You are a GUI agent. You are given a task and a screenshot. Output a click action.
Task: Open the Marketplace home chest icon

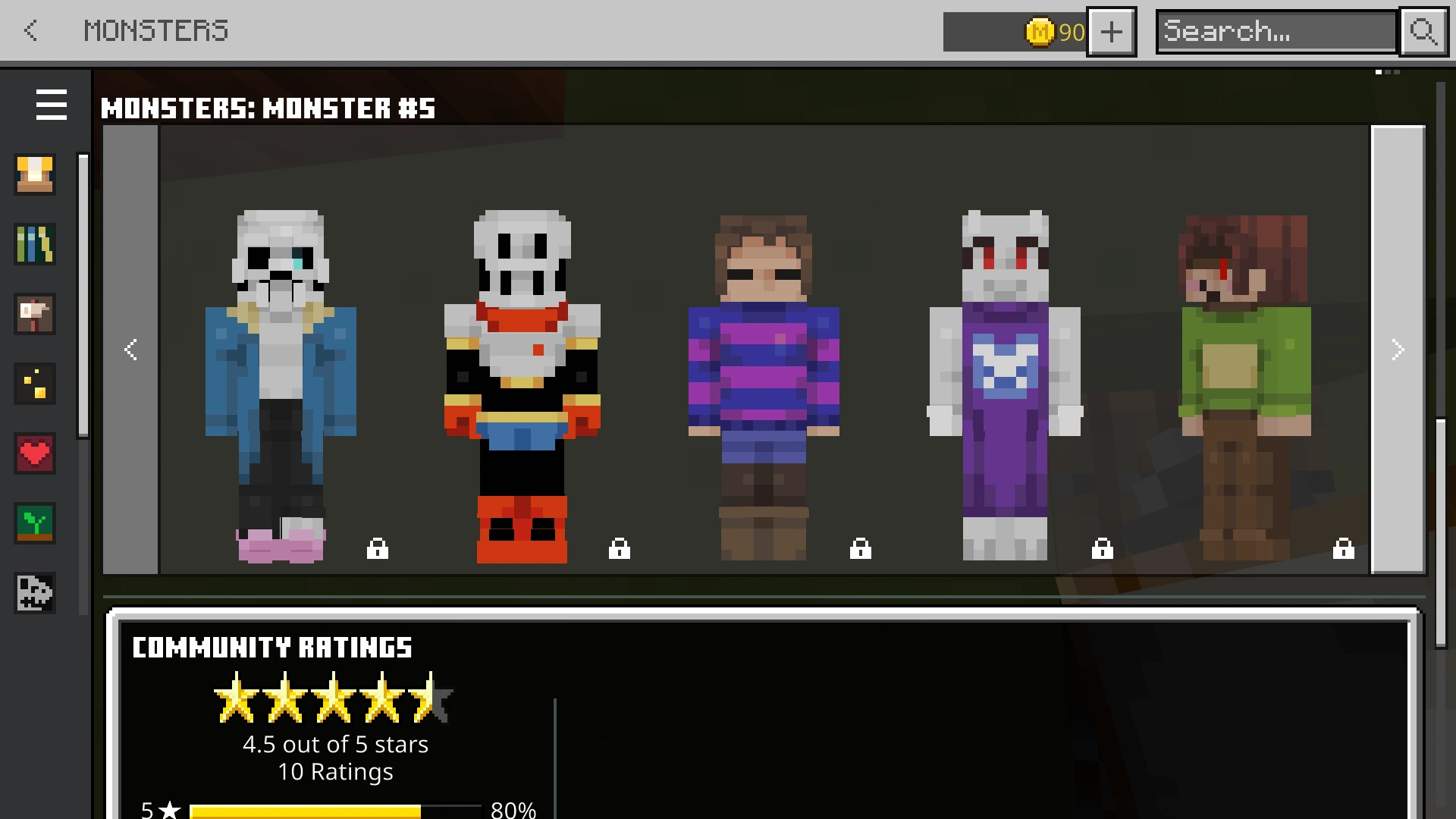coord(35,174)
